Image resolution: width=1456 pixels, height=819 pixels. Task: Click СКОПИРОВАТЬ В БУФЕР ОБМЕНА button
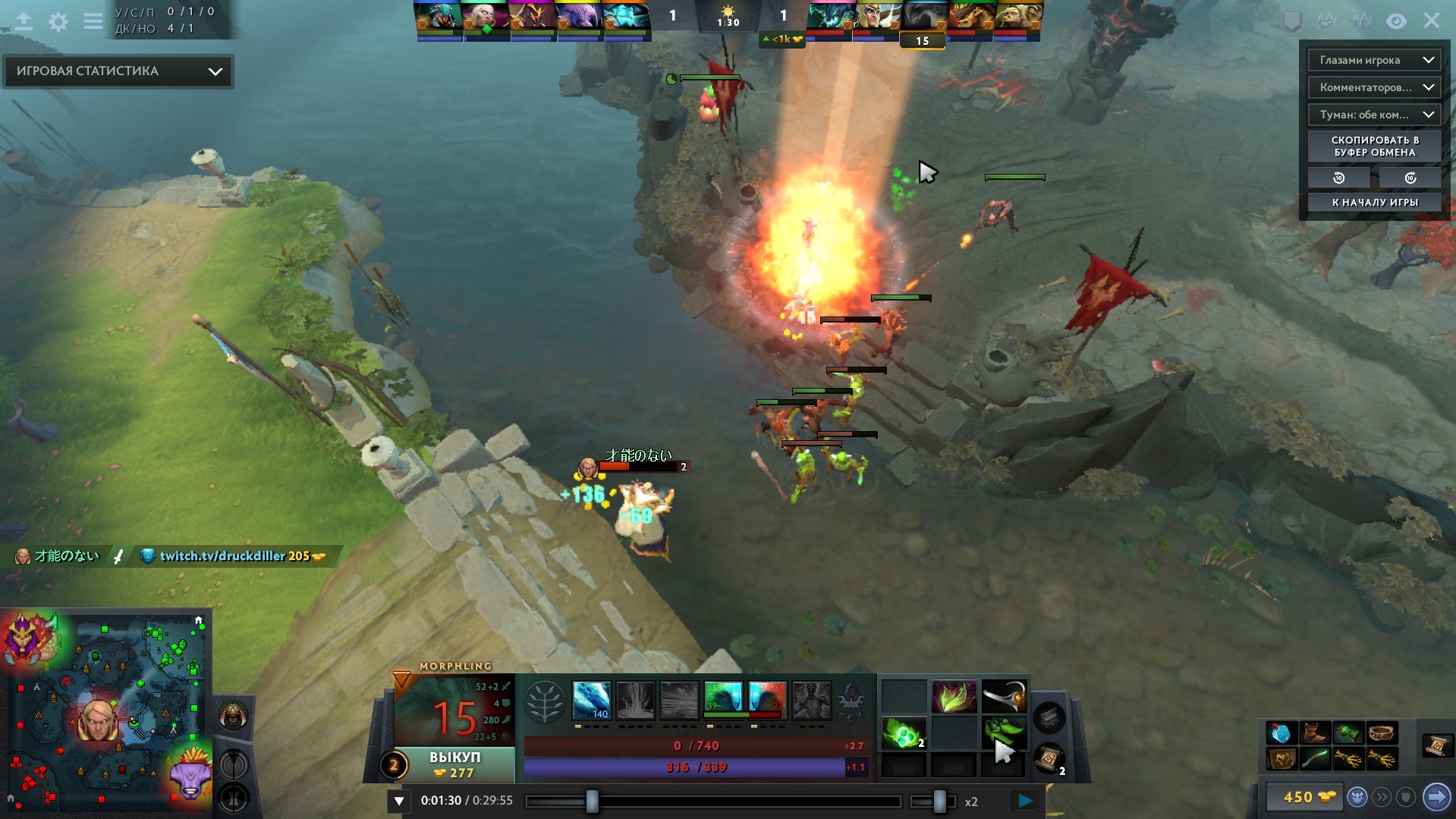(1374, 146)
